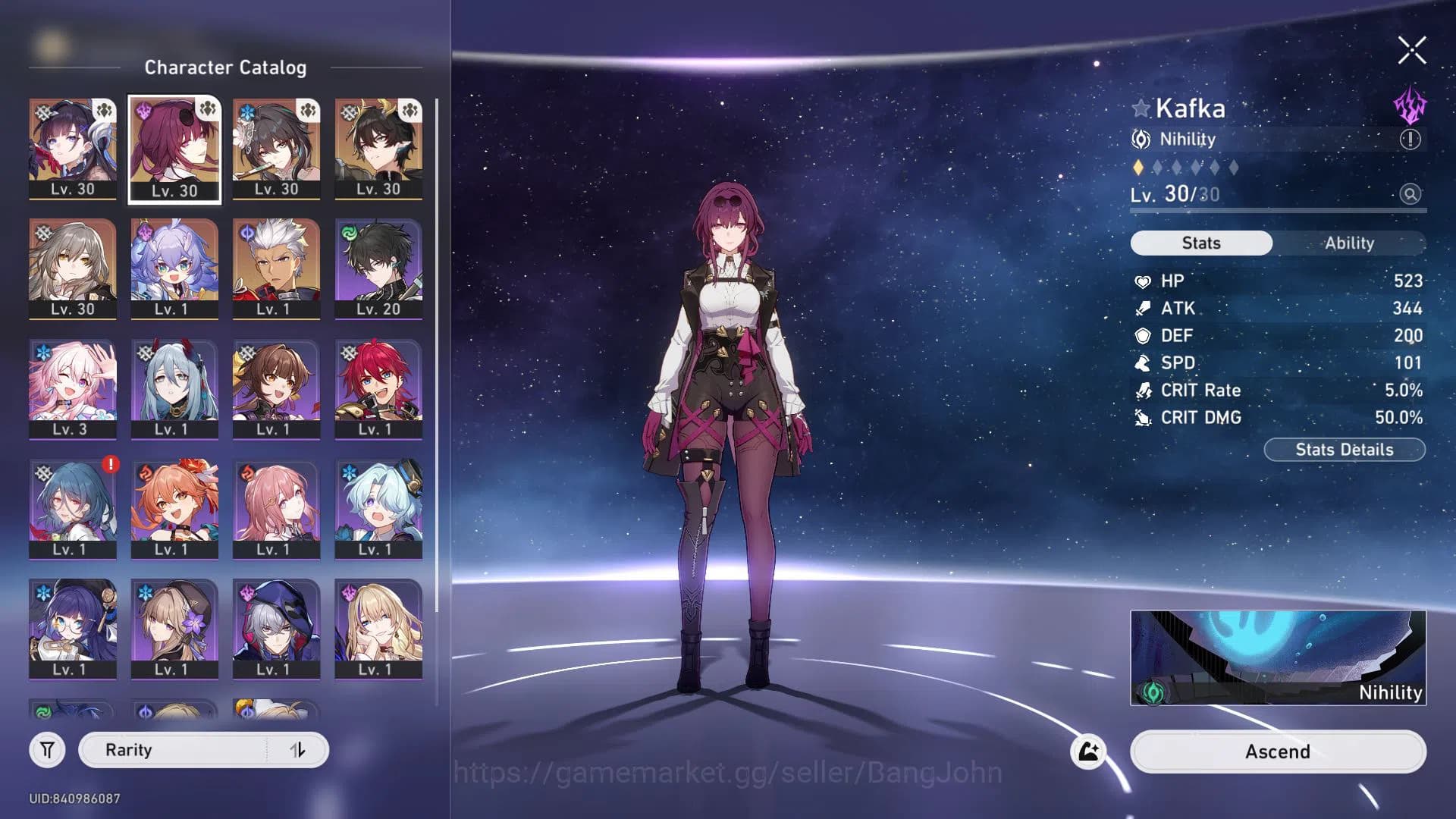1456x819 pixels.
Task: Select March 7th's Lv. 3 portrait
Action: 73,388
